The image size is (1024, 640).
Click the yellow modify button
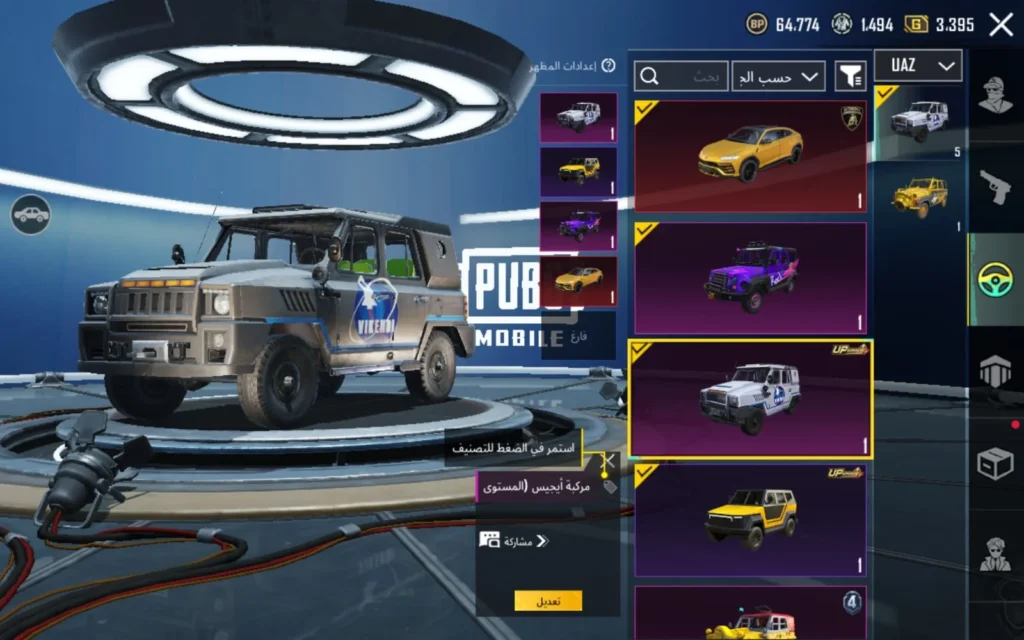pyautogui.click(x=548, y=601)
